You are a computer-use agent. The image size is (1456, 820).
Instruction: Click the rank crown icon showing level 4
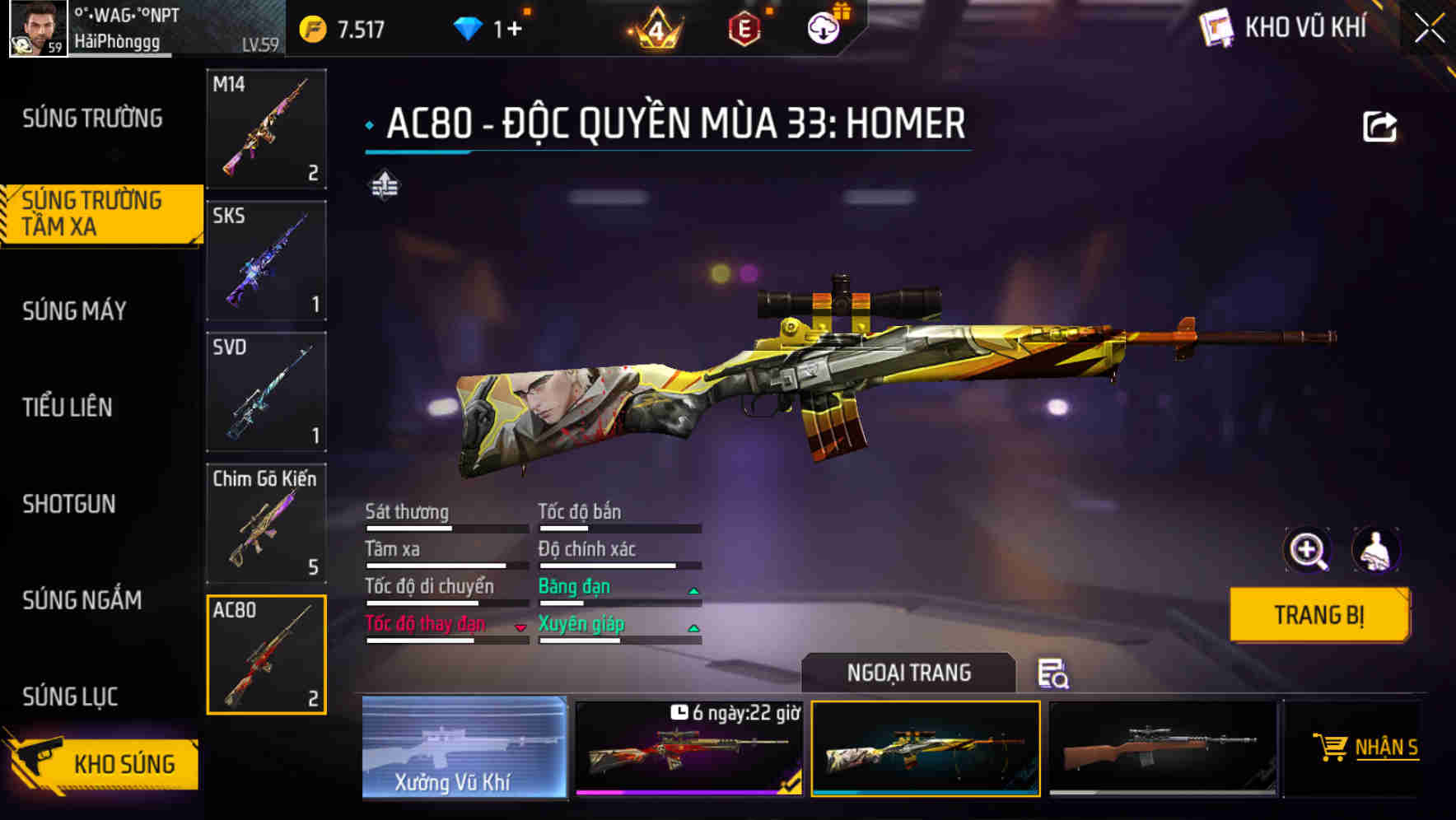(x=655, y=25)
